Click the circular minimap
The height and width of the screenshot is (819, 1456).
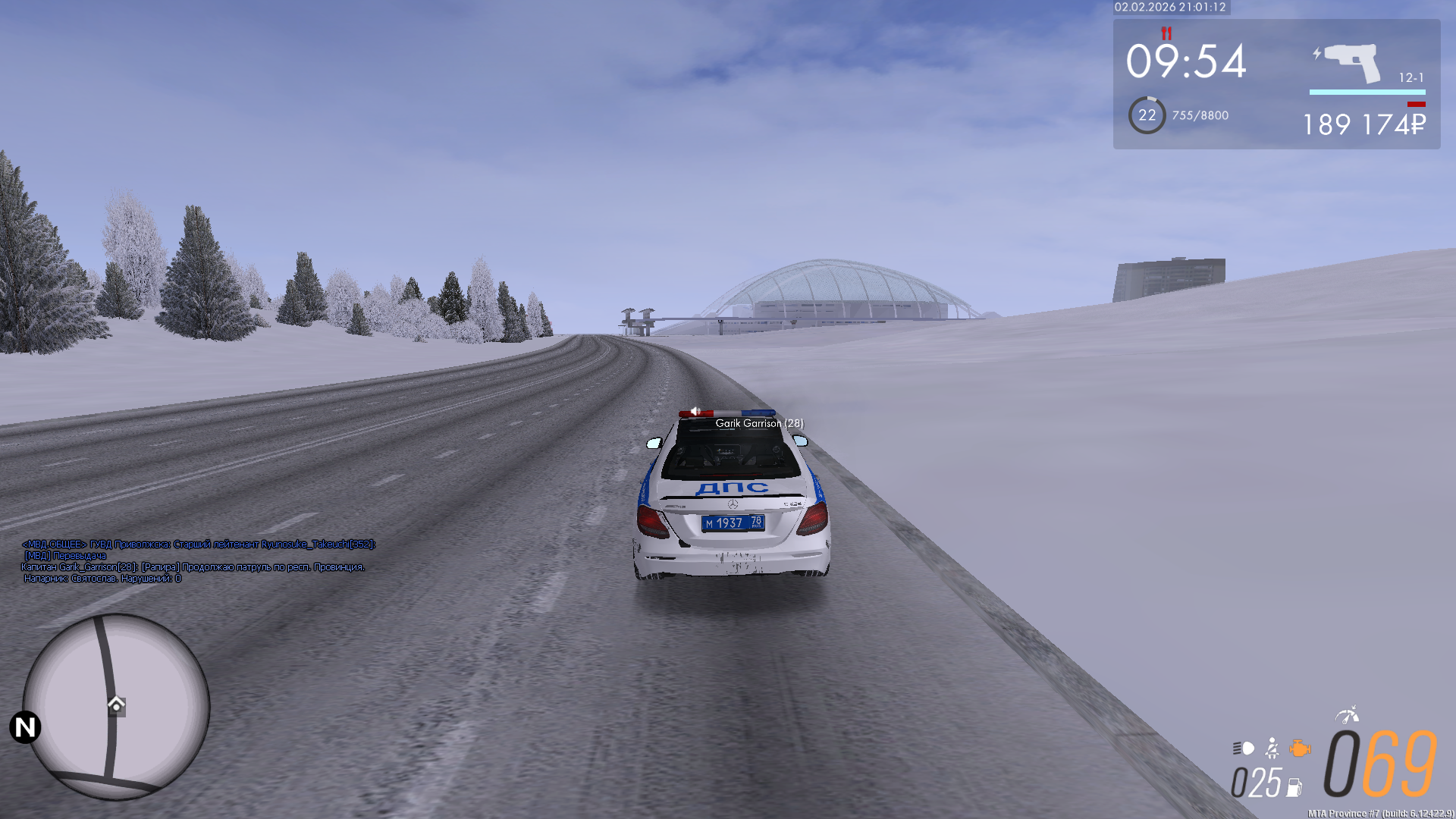pyautogui.click(x=116, y=706)
